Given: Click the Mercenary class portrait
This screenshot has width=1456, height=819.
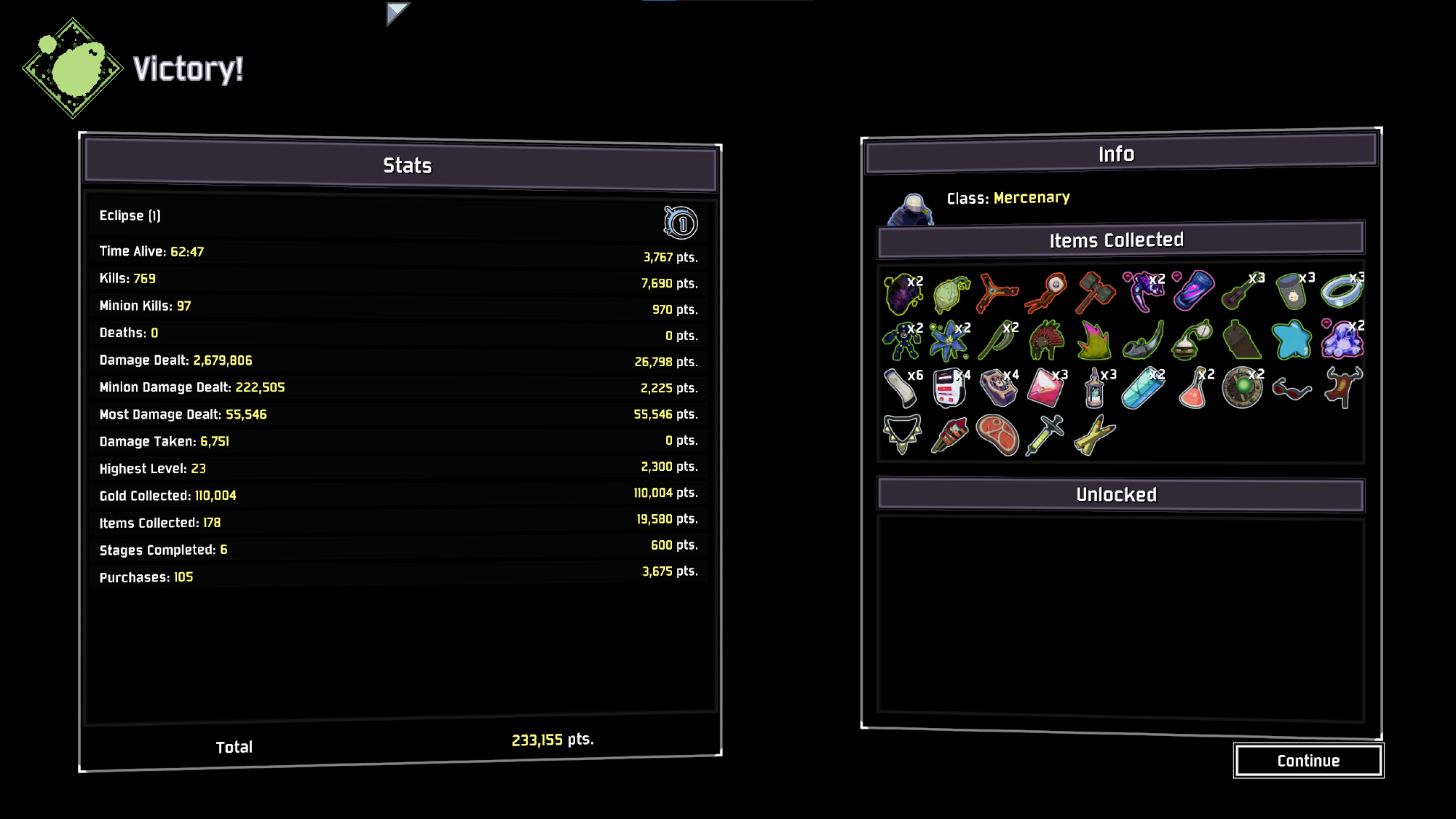Looking at the screenshot, I should 910,210.
